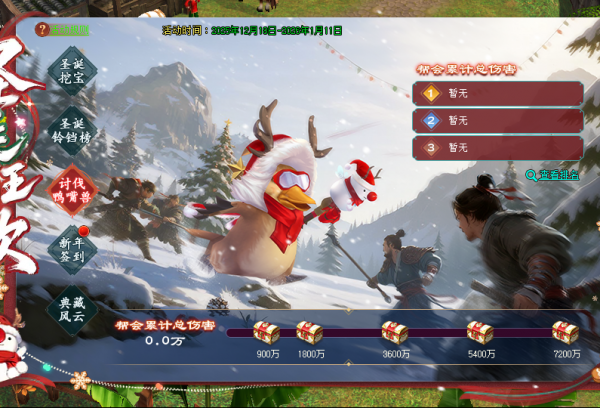Go to the 新年签到 tab
The image size is (600, 408).
coord(72,246)
